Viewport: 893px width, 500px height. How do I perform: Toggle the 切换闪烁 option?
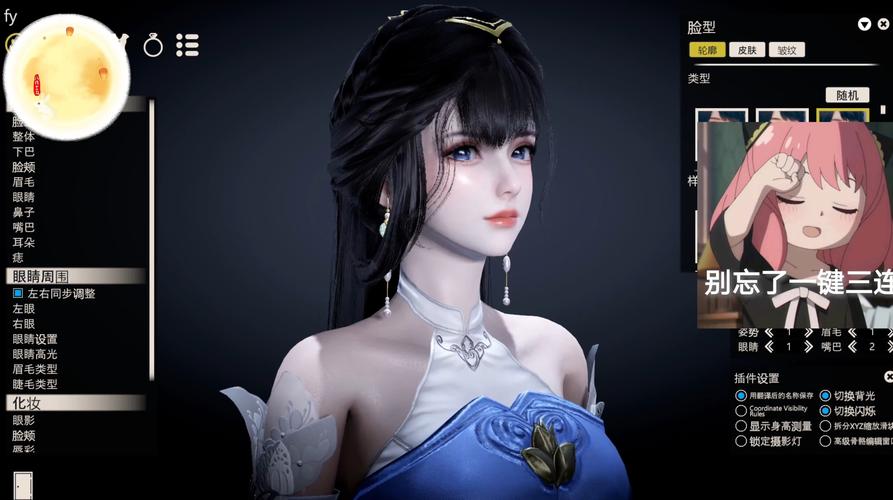(x=826, y=411)
